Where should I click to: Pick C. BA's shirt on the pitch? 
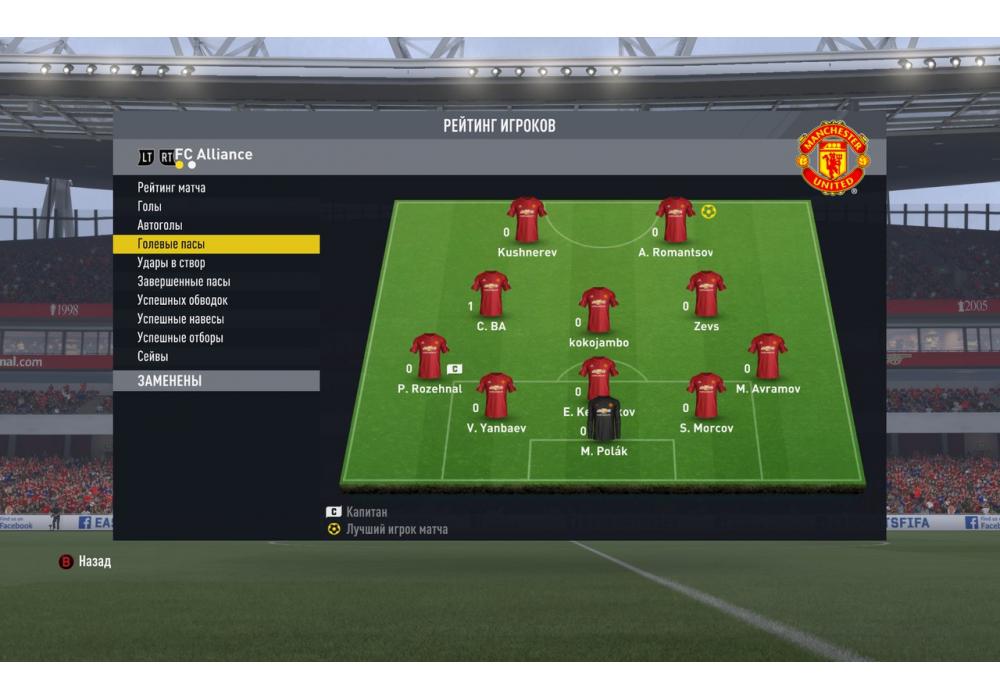(x=491, y=294)
